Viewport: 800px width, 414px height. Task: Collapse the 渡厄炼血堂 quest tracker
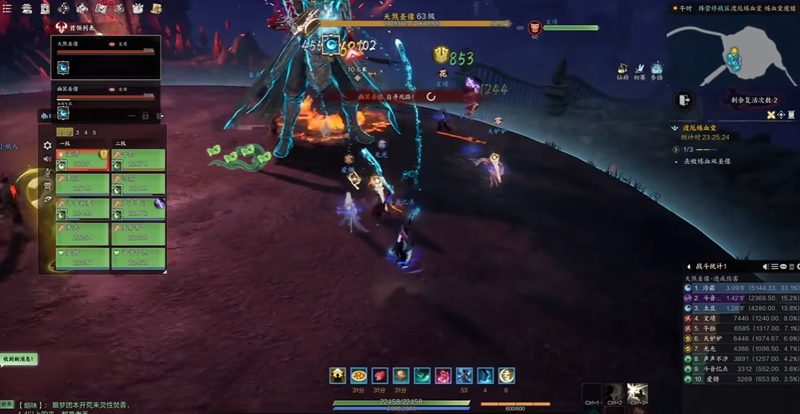(x=675, y=128)
